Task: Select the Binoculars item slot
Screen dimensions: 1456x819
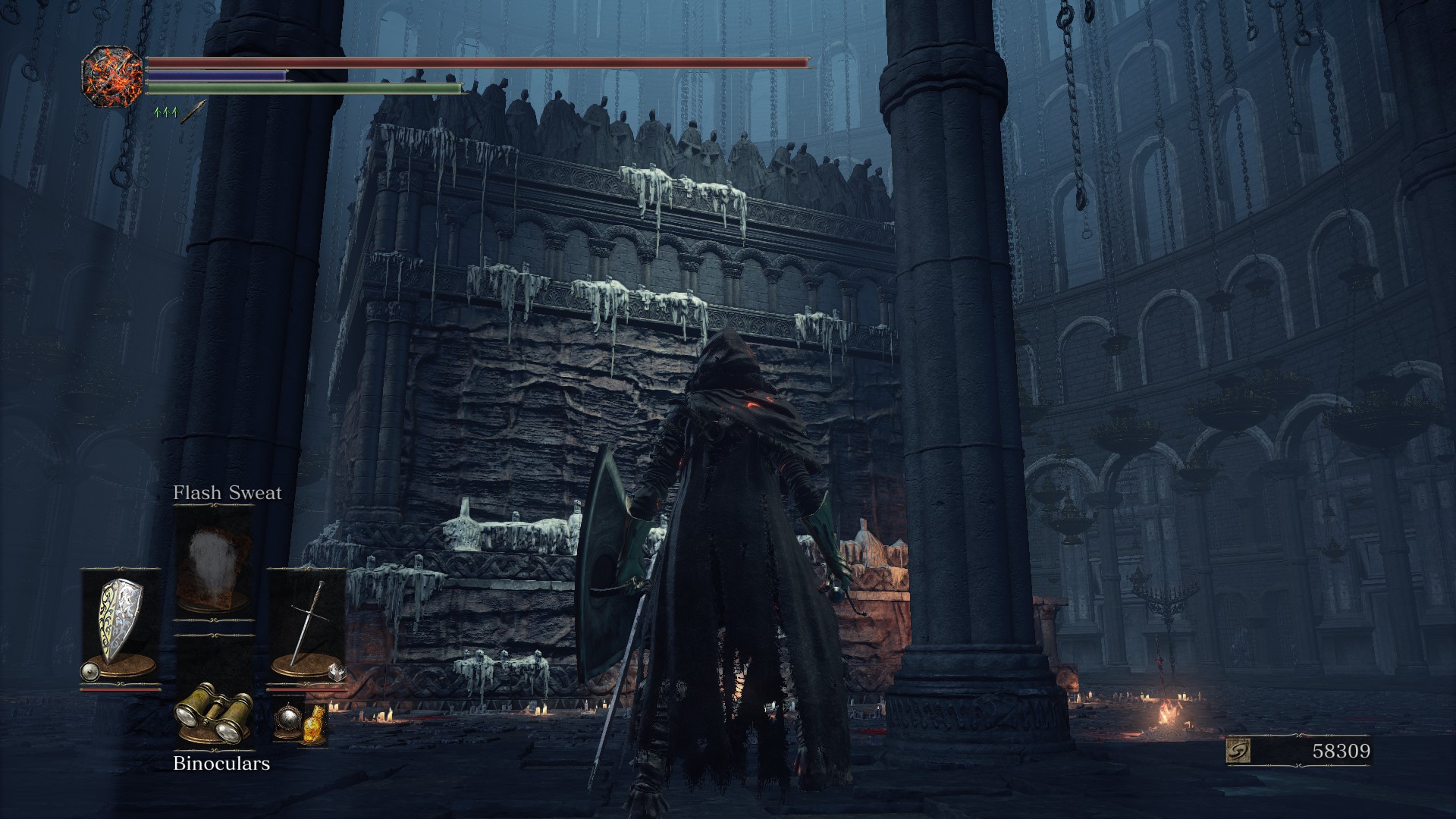Action: (213, 712)
